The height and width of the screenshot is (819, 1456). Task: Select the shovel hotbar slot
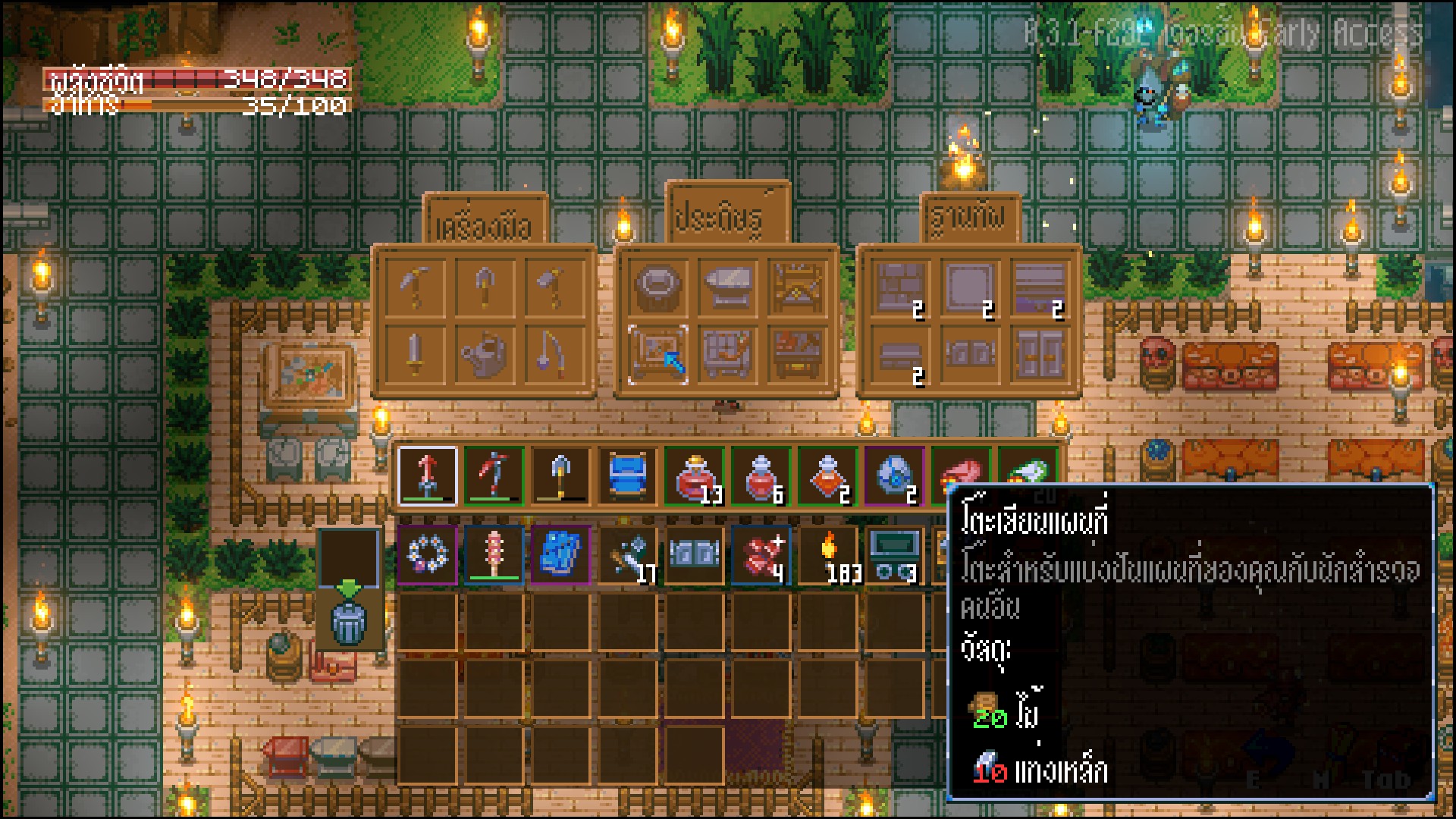click(x=560, y=476)
